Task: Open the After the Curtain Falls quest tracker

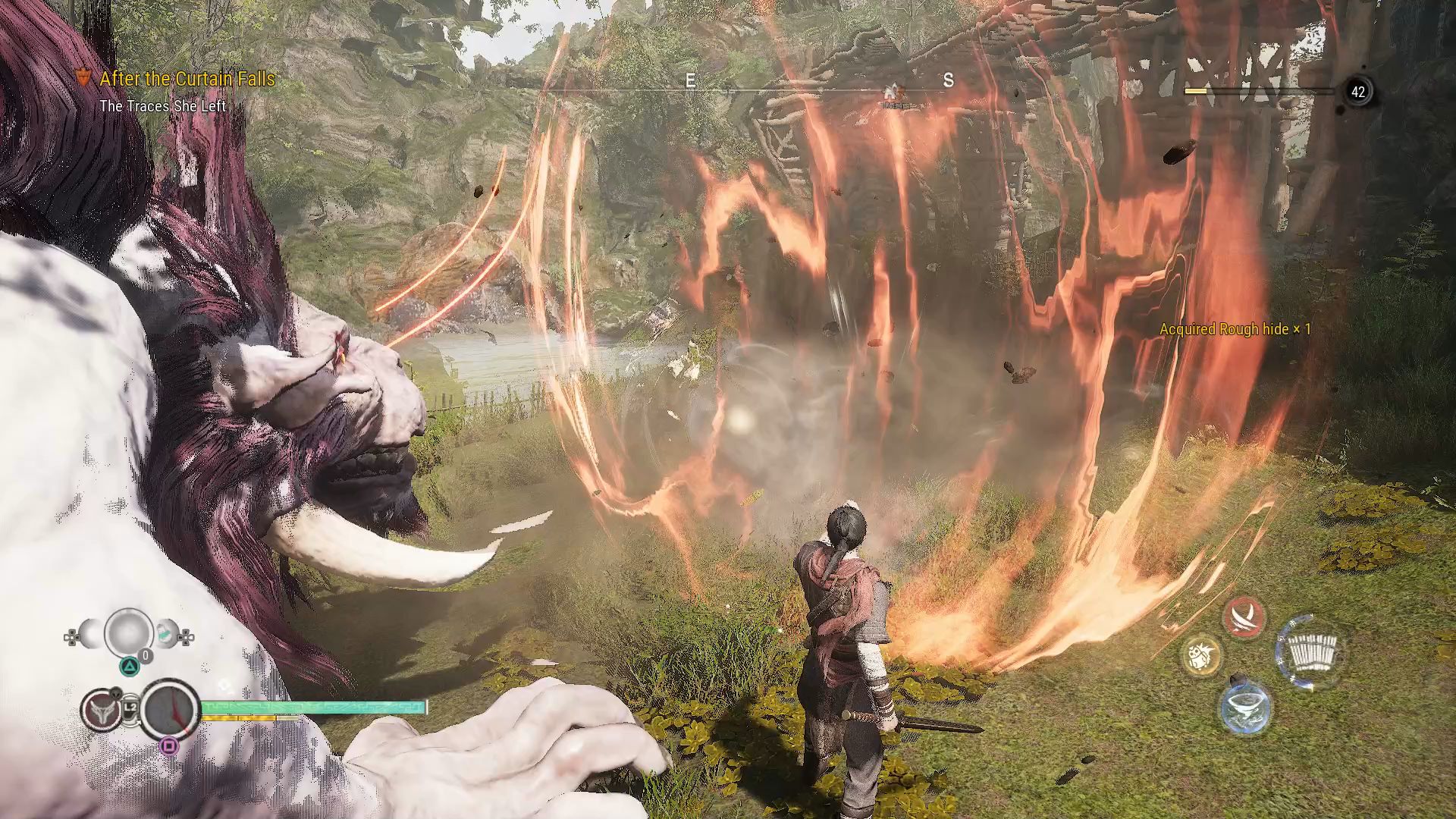Action: 187,79
